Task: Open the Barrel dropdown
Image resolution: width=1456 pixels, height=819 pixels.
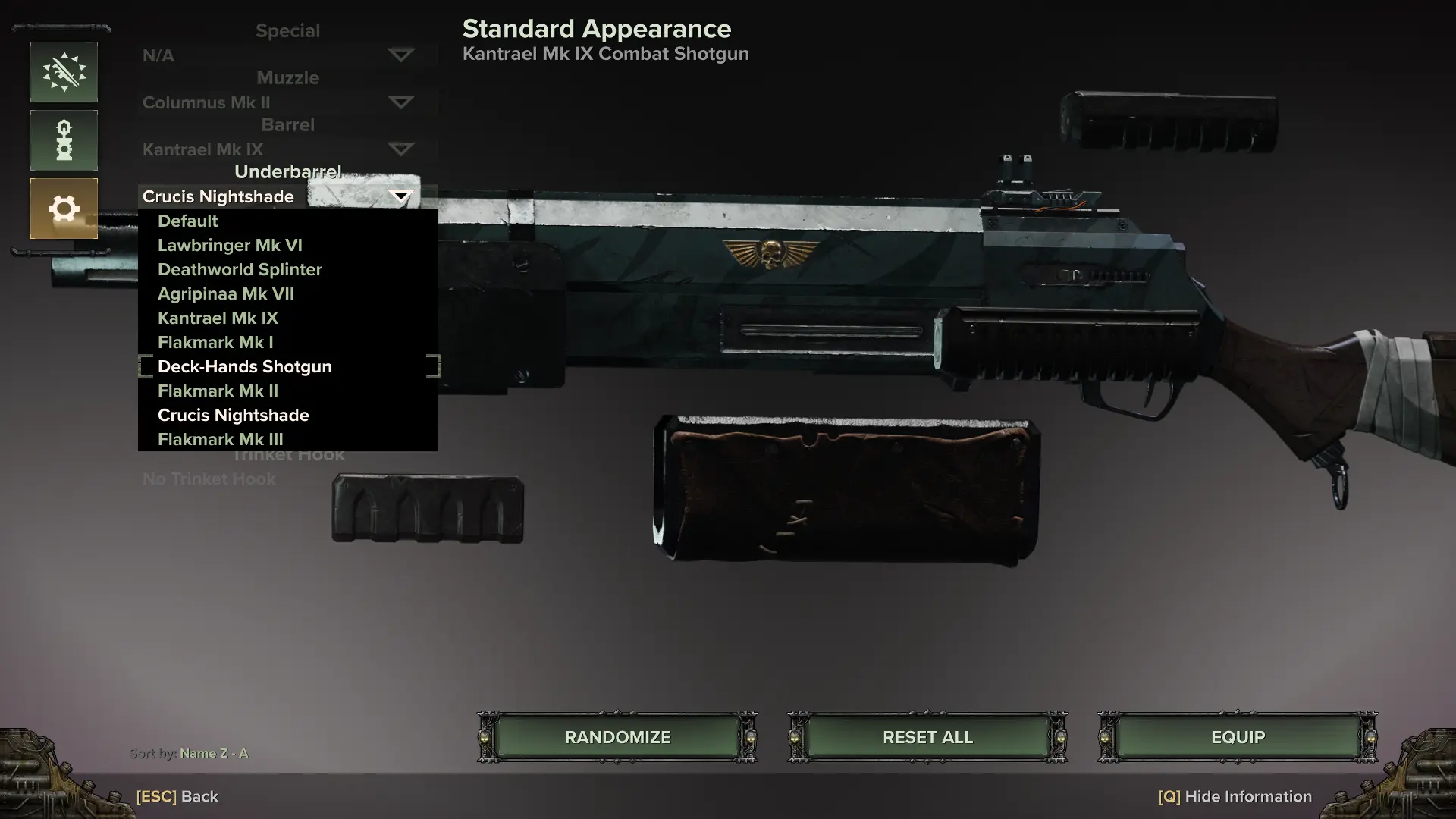Action: pyautogui.click(x=400, y=149)
